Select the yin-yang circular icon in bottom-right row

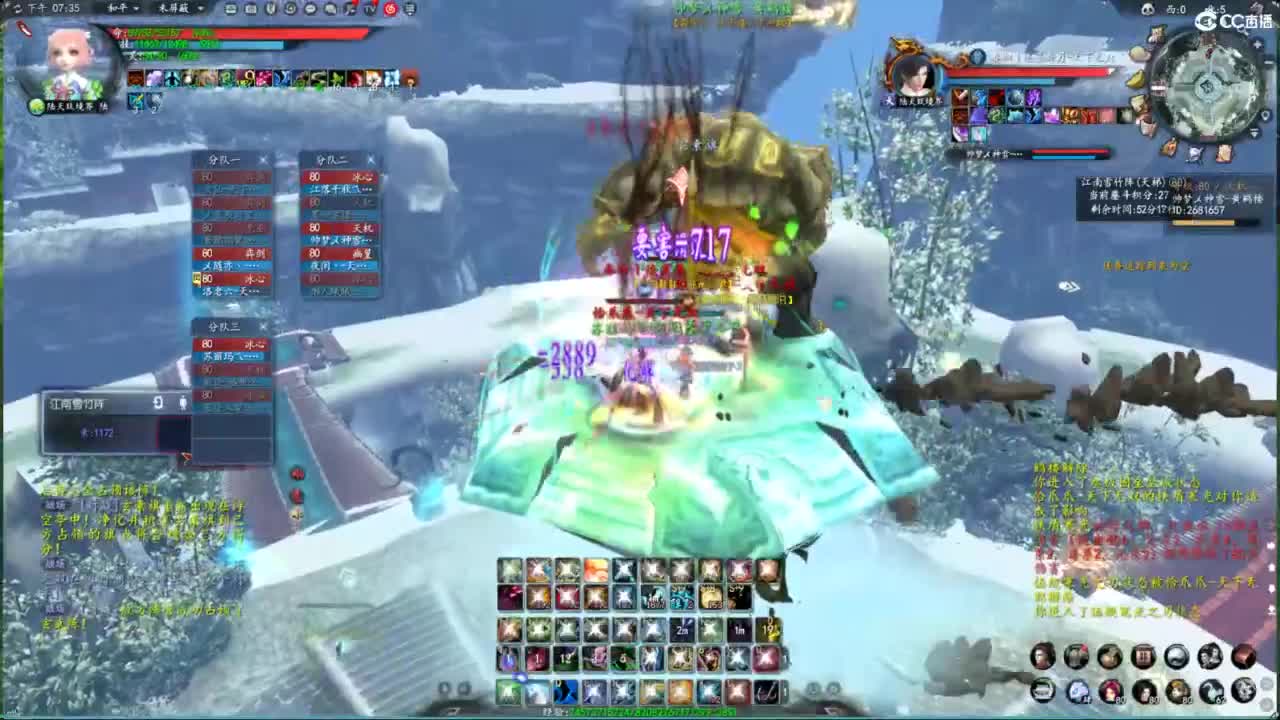click(x=1175, y=659)
